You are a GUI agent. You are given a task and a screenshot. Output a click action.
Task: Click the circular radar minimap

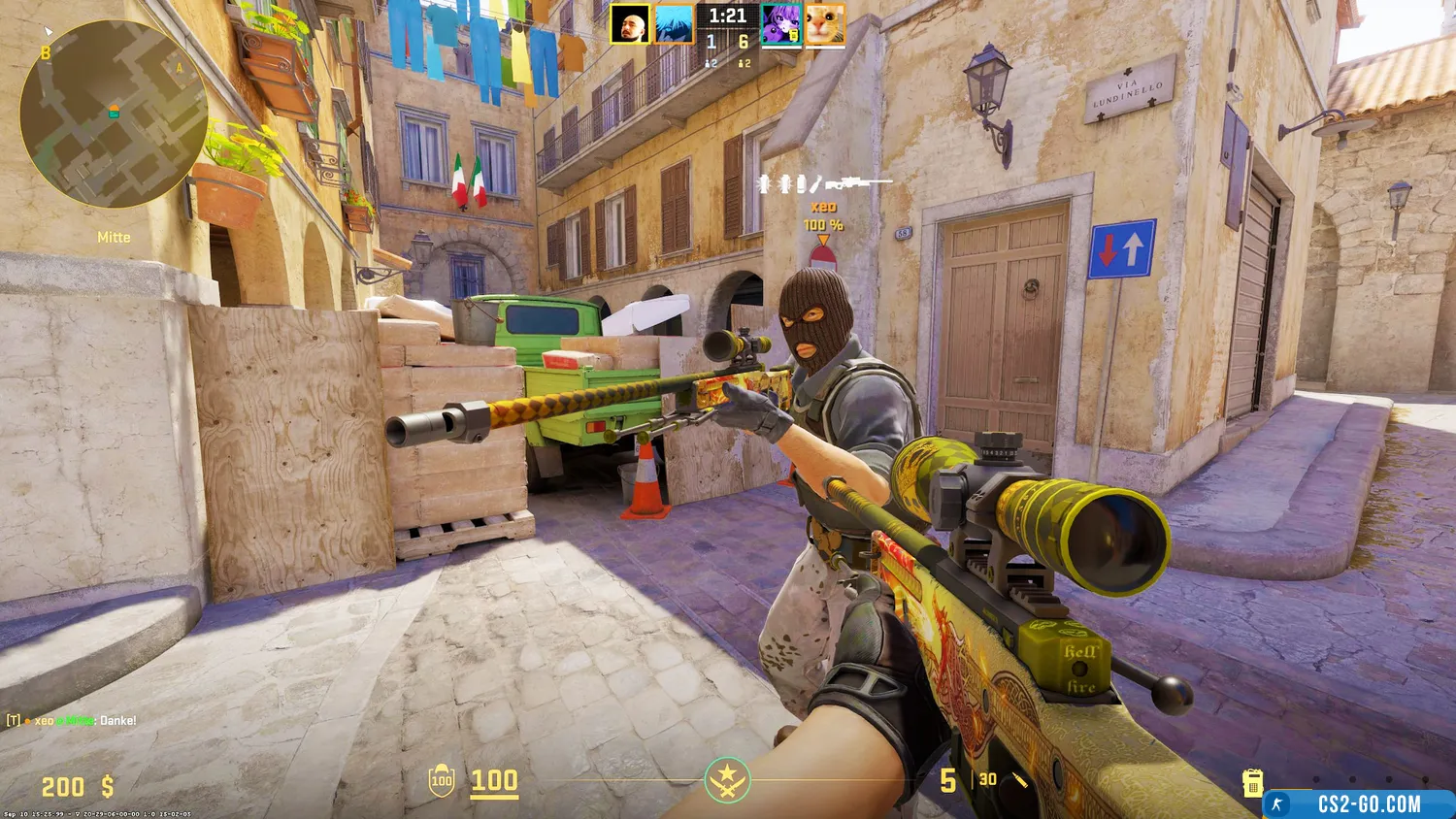click(x=114, y=115)
